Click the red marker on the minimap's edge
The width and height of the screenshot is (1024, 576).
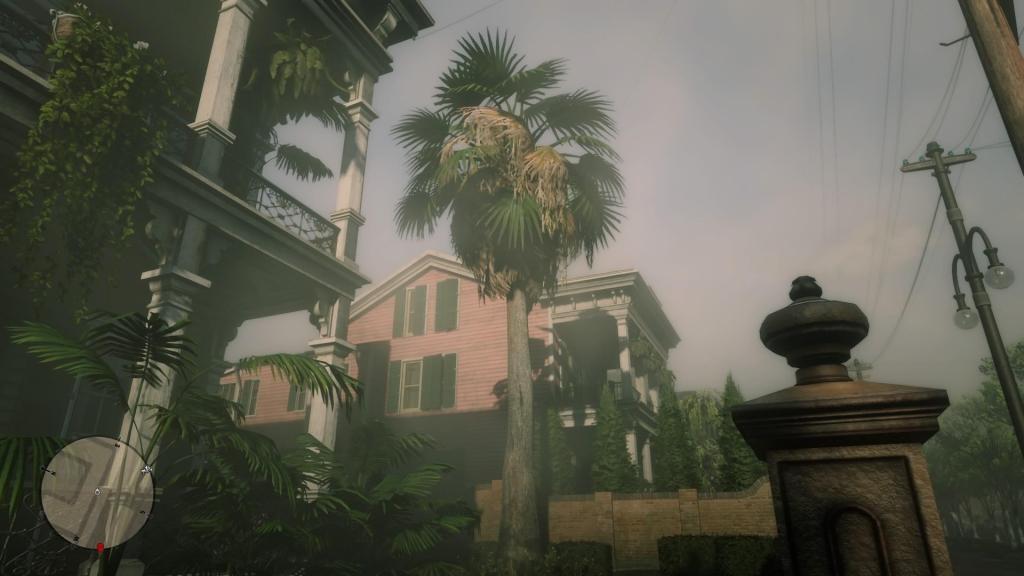(x=100, y=547)
